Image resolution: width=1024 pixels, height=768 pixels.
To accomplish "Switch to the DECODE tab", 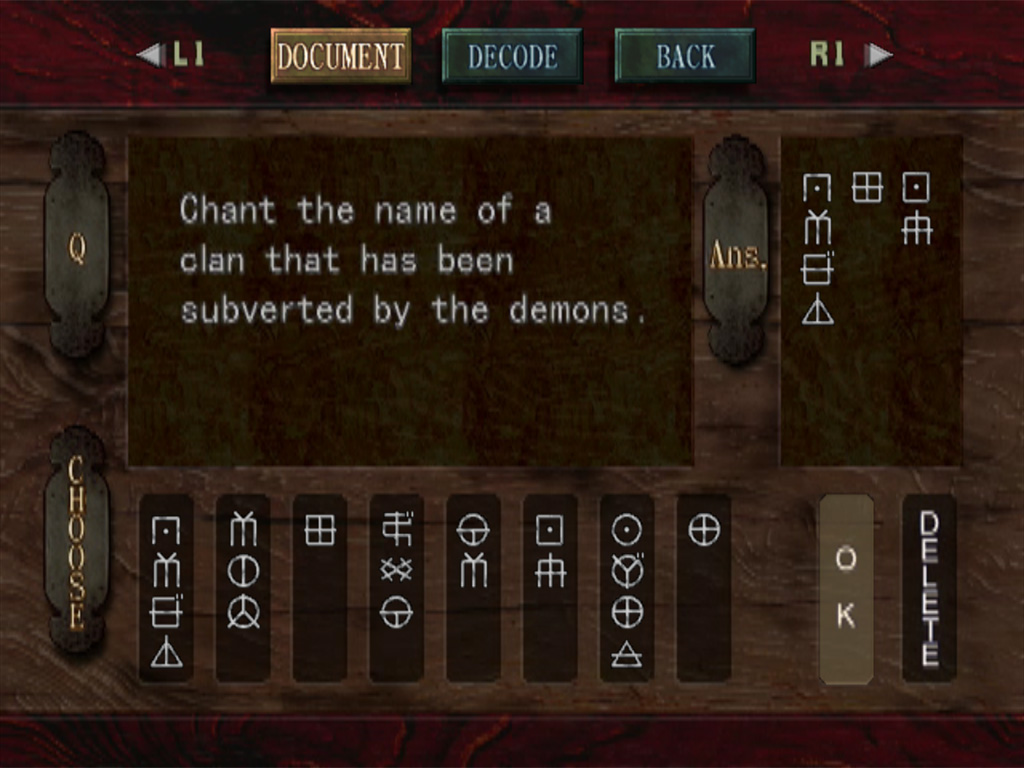I will pos(512,56).
